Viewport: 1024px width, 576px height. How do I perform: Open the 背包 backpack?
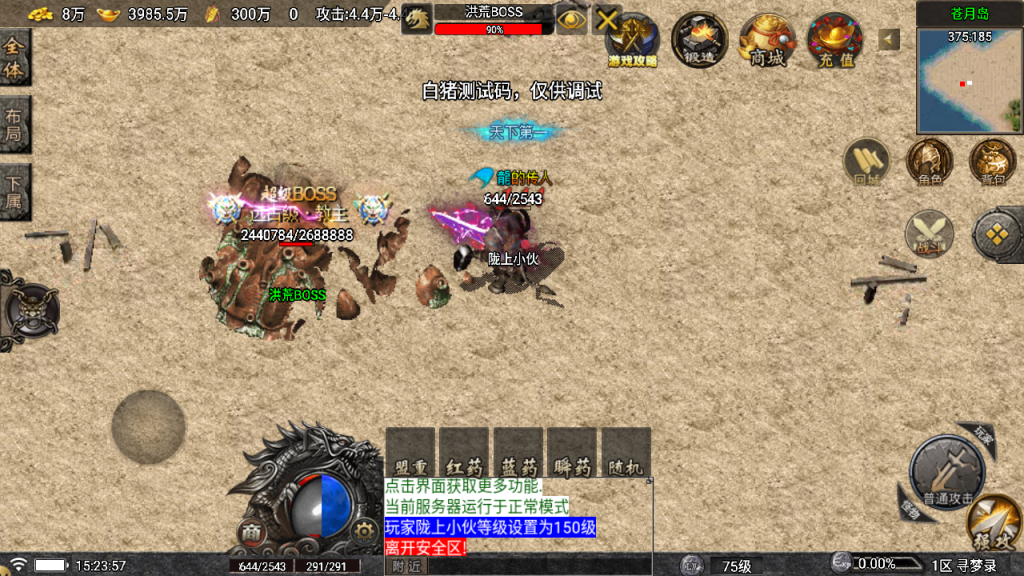click(x=992, y=162)
